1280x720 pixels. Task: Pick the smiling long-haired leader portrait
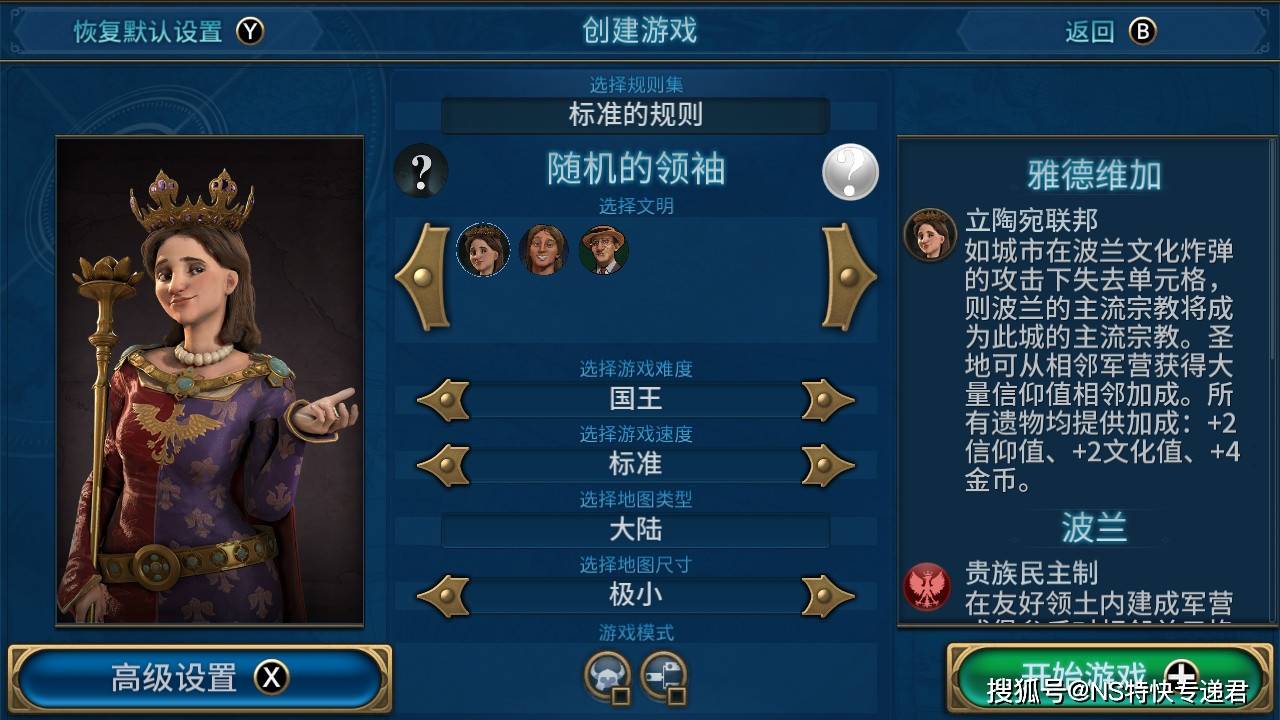point(543,250)
